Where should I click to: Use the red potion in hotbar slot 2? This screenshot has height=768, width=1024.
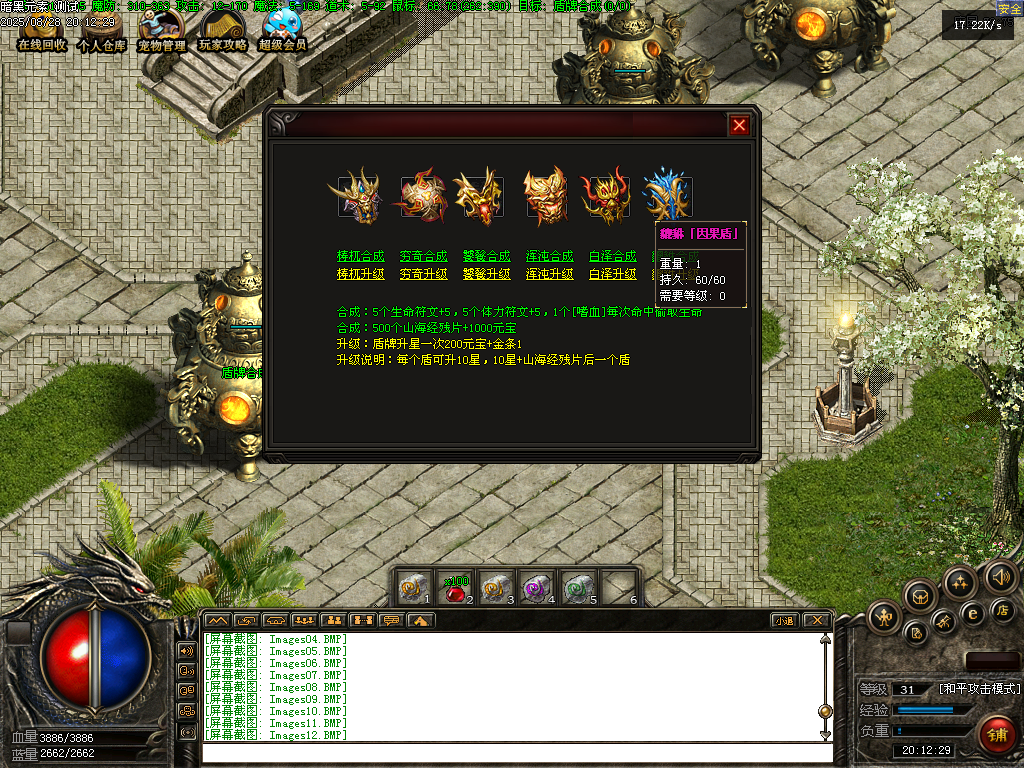(456, 589)
